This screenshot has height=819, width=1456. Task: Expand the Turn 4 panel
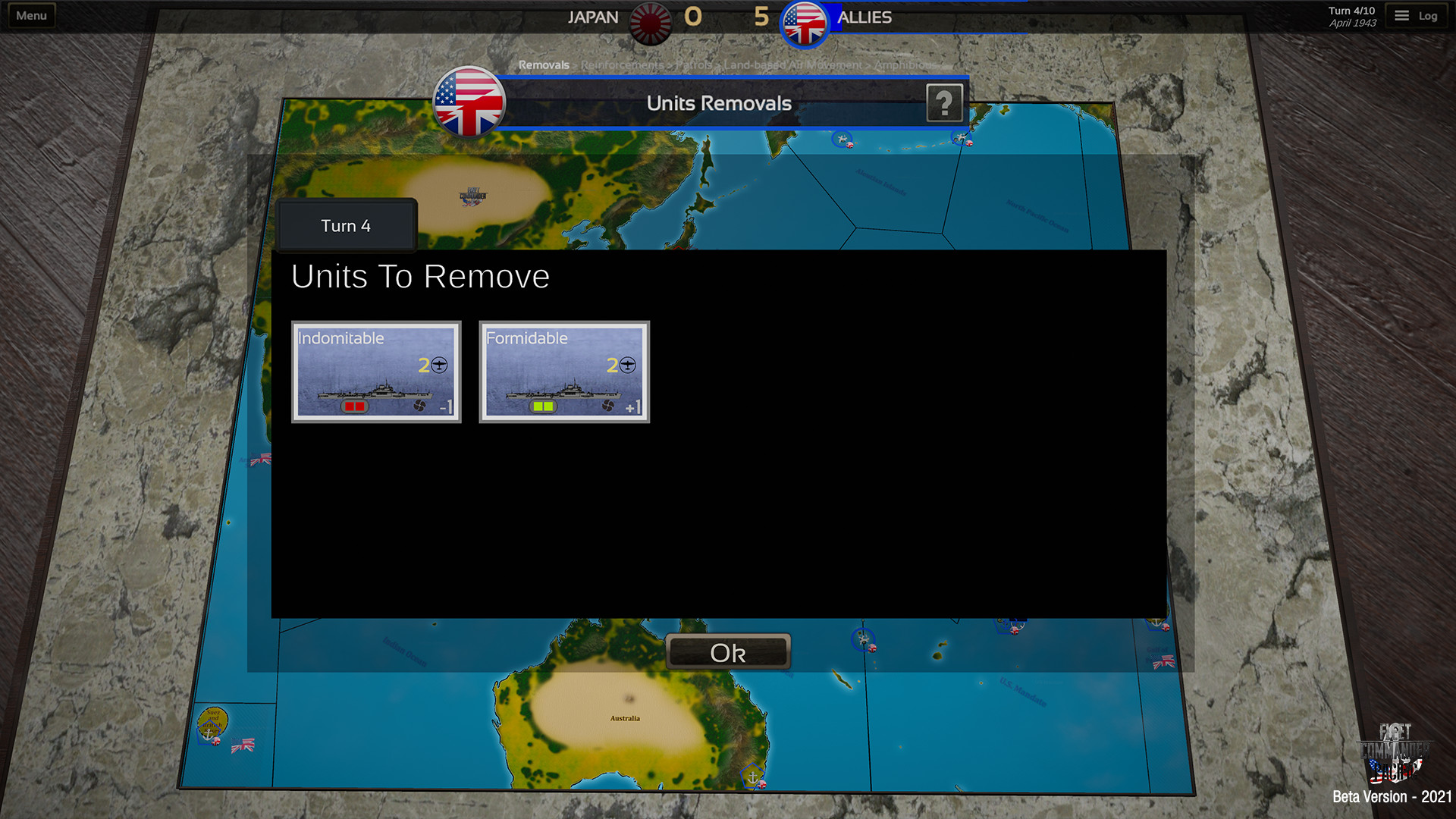tap(346, 225)
